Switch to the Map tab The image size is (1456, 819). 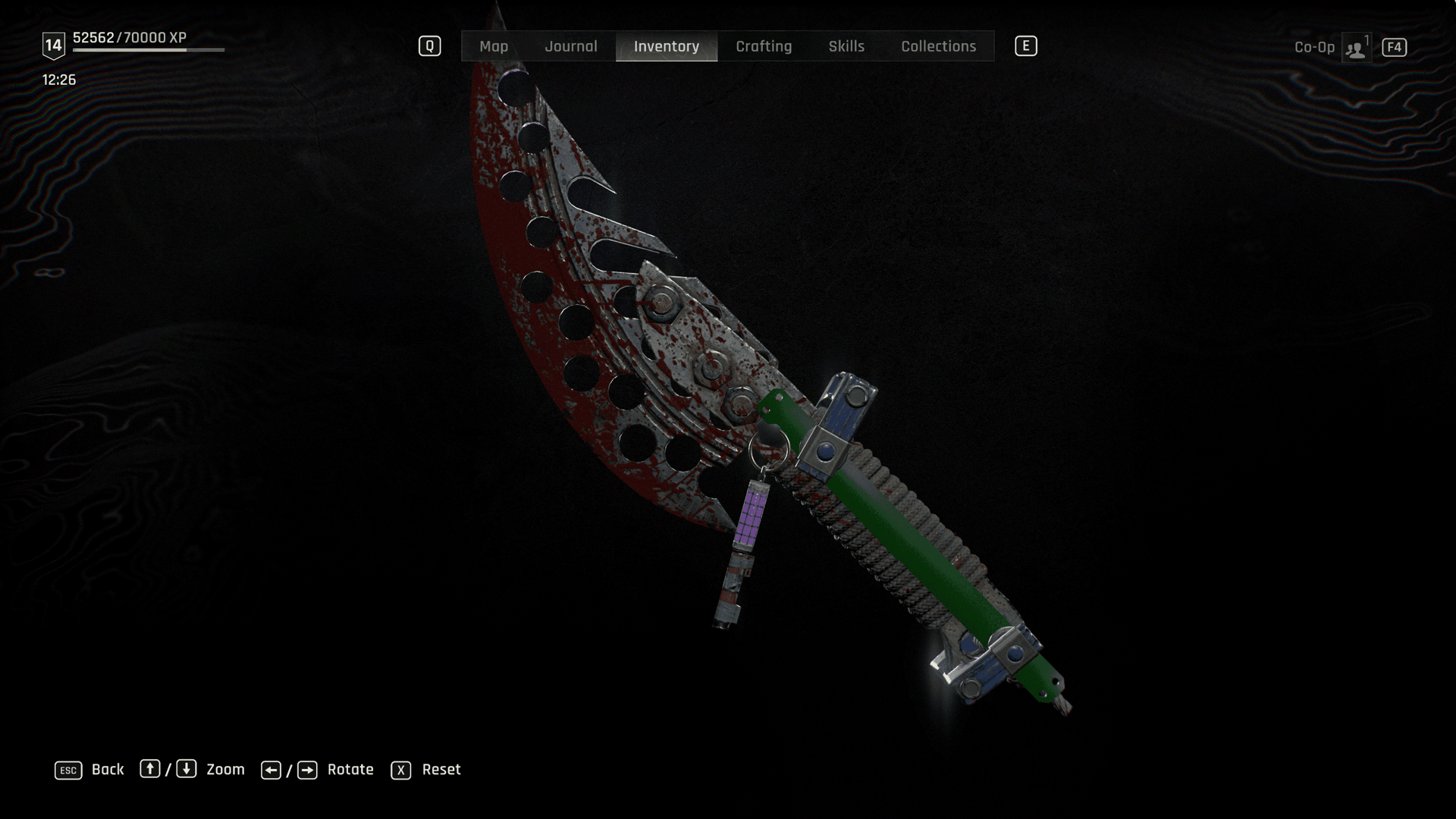click(x=494, y=46)
